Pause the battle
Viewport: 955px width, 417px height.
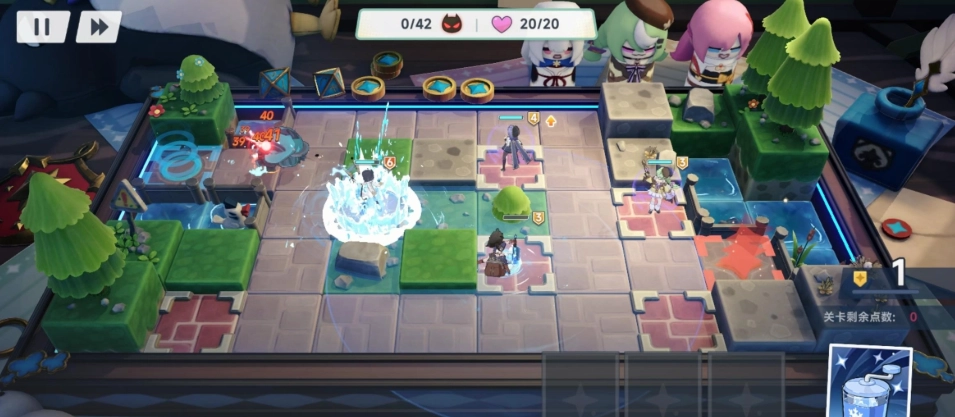(42, 27)
